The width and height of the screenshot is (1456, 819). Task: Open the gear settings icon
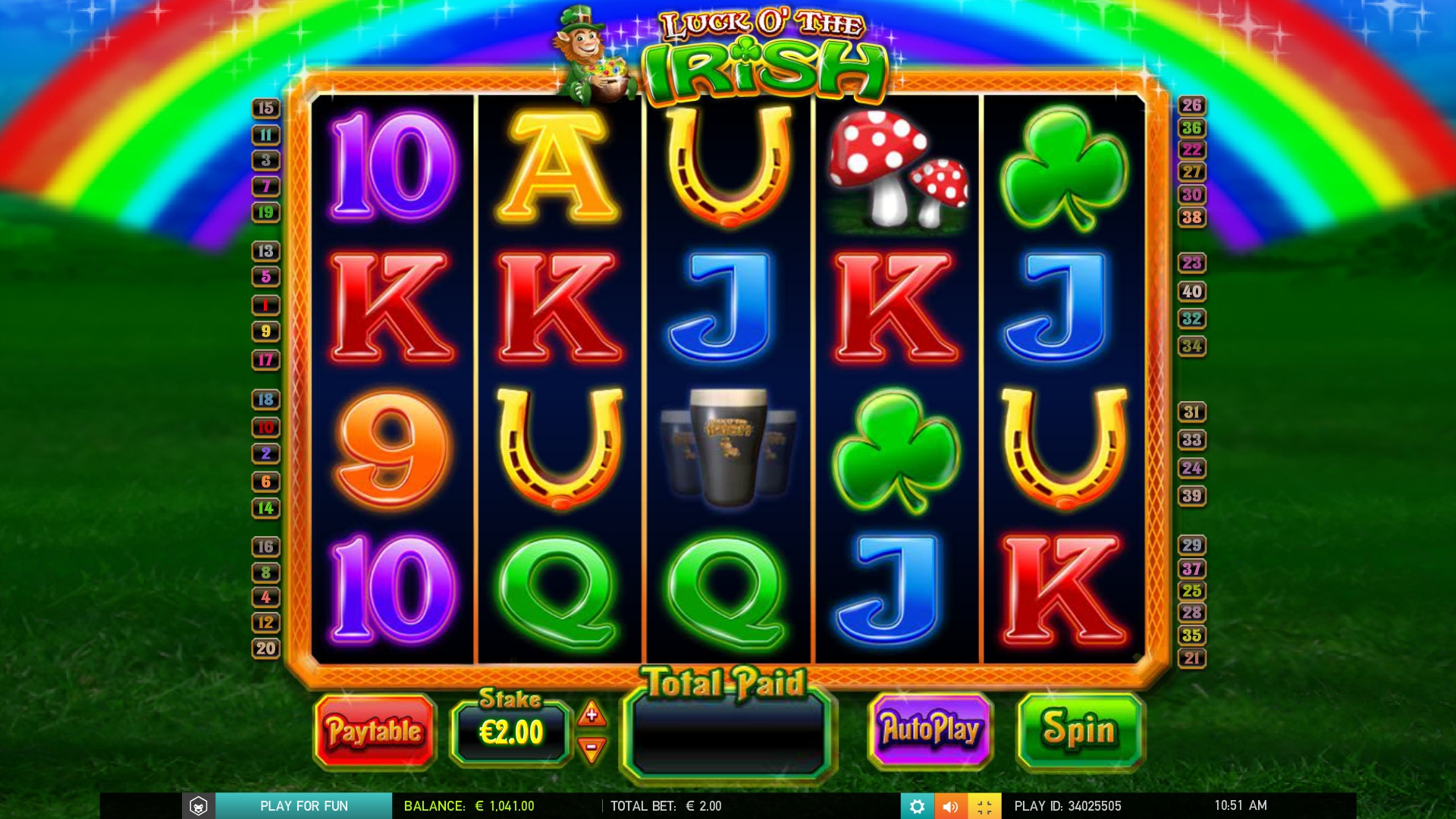point(917,806)
